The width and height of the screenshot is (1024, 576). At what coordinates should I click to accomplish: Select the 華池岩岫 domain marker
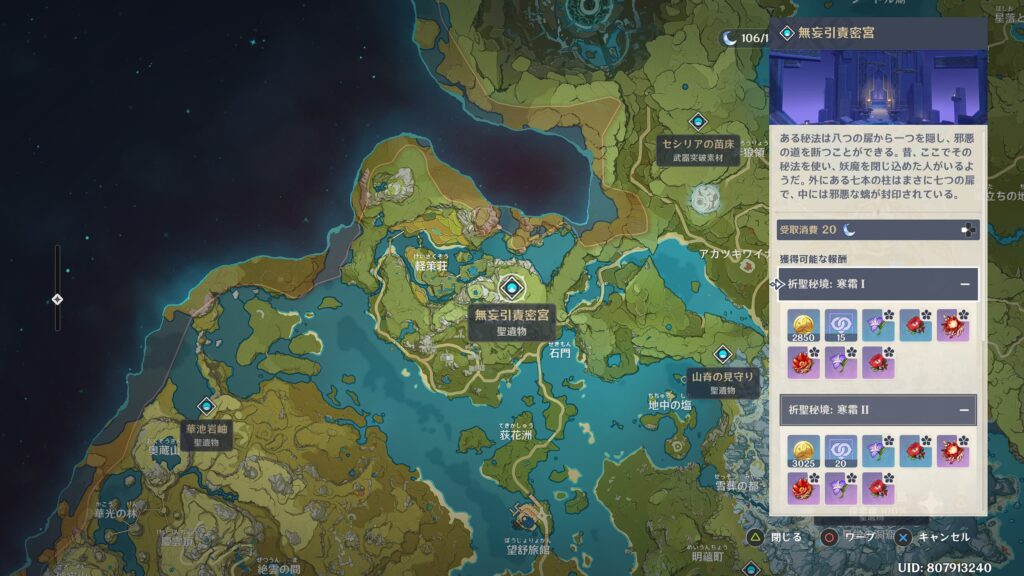[206, 406]
